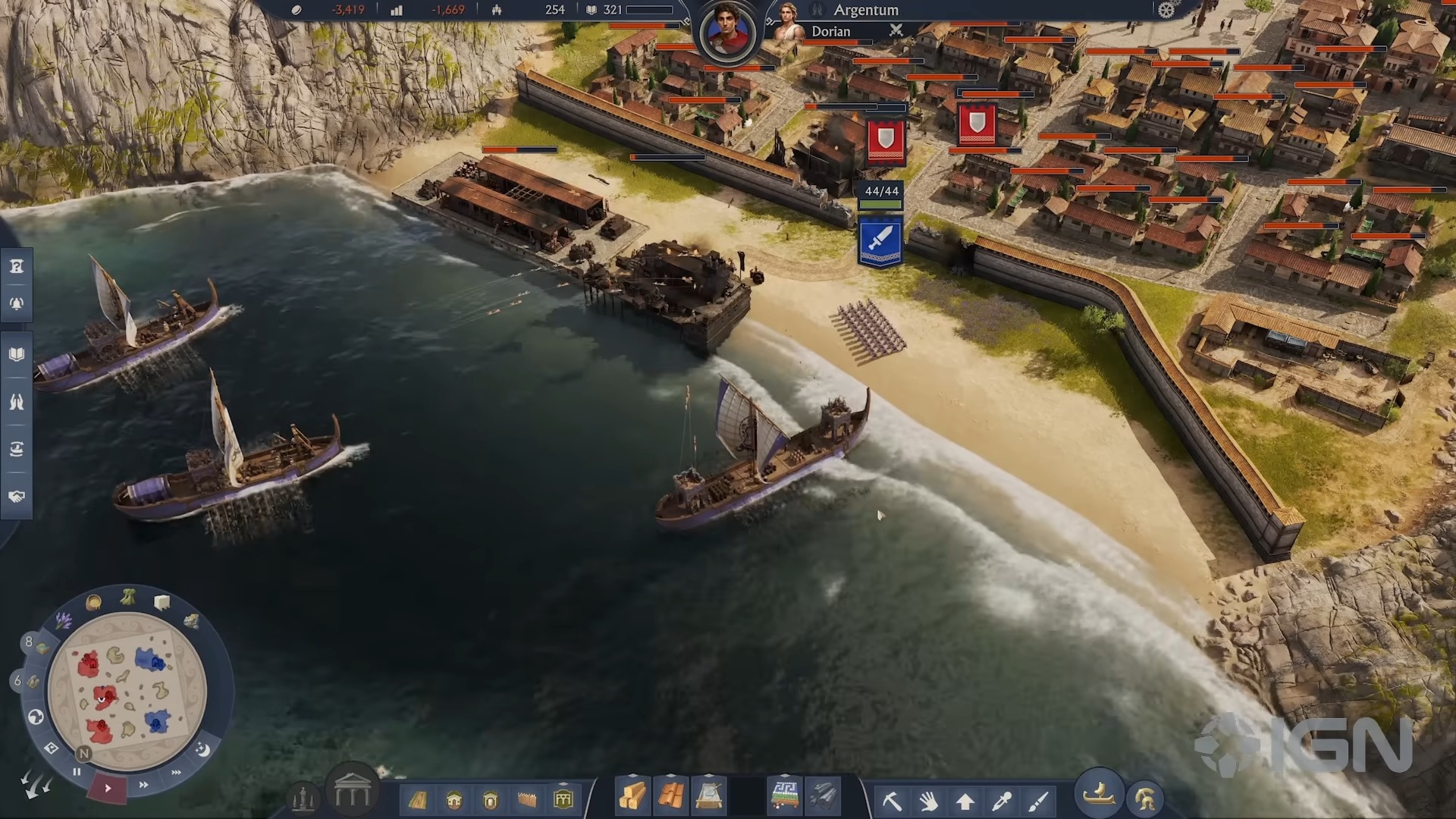Viewport: 1456px width, 819px height.
Task: Click the world minimap
Action: pyautogui.click(x=127, y=687)
